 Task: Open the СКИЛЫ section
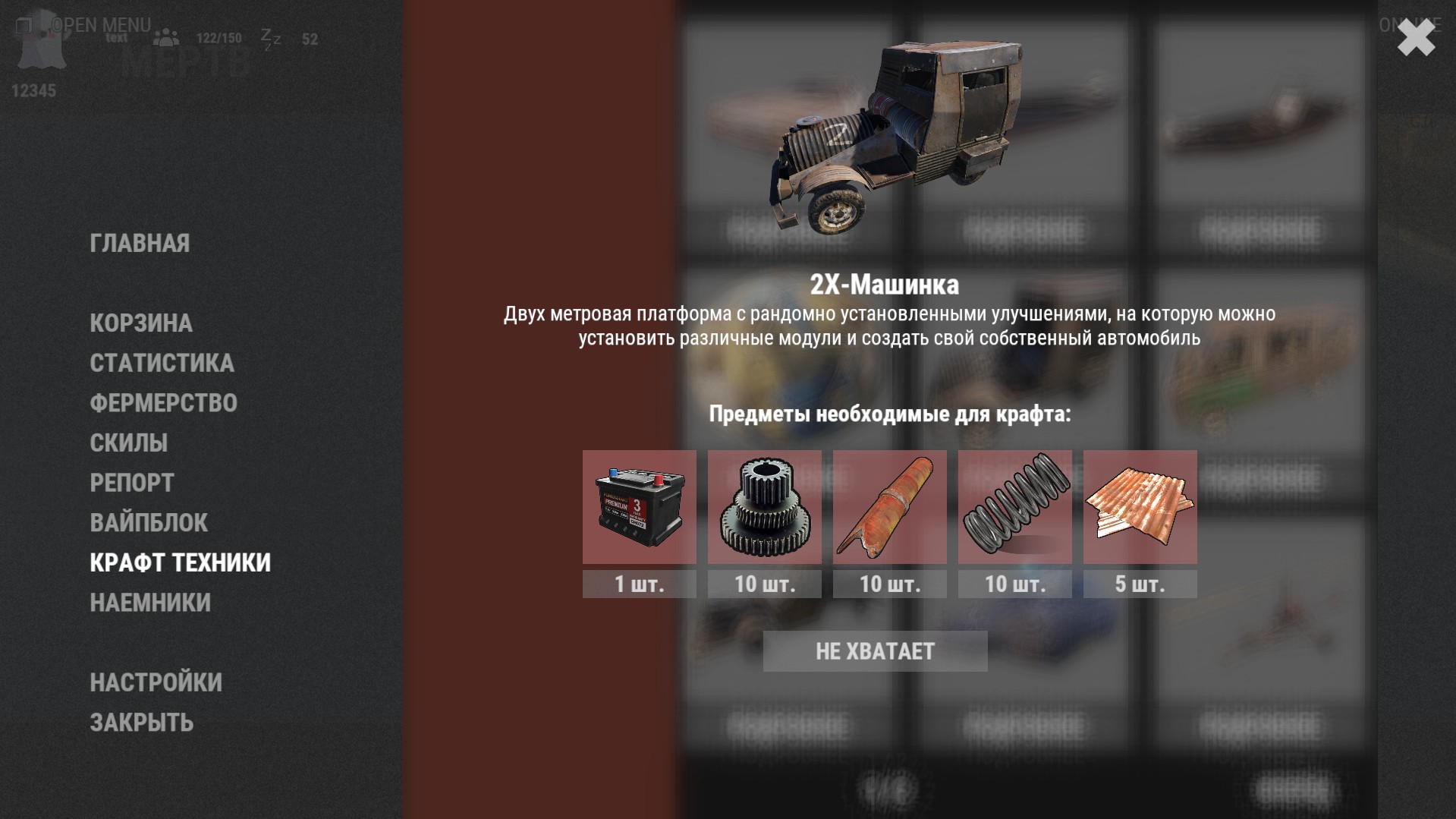point(128,443)
